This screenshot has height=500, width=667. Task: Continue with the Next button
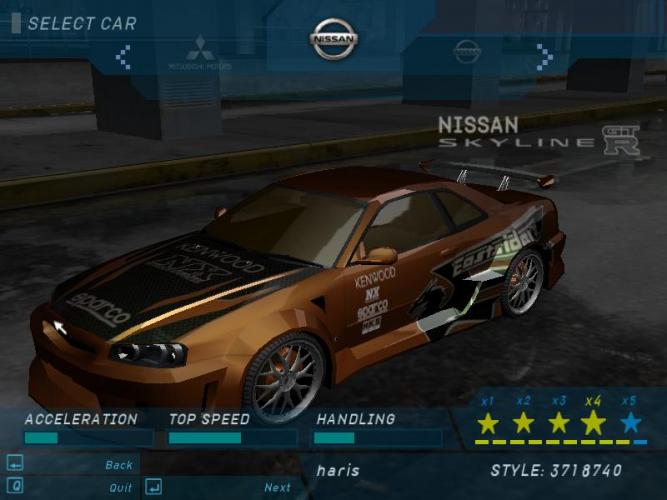[277, 487]
